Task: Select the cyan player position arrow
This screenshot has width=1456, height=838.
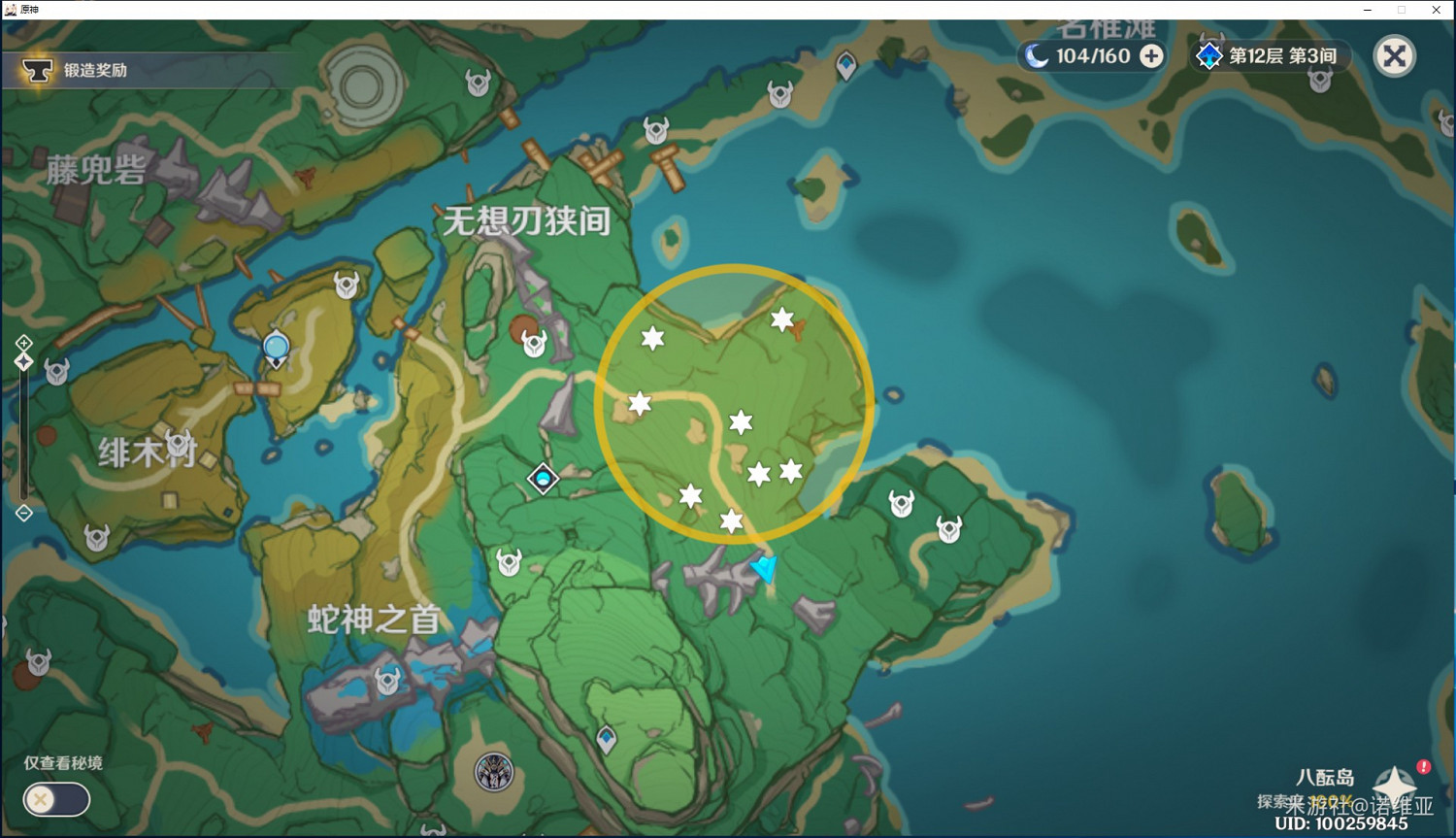Action: pyautogui.click(x=766, y=568)
